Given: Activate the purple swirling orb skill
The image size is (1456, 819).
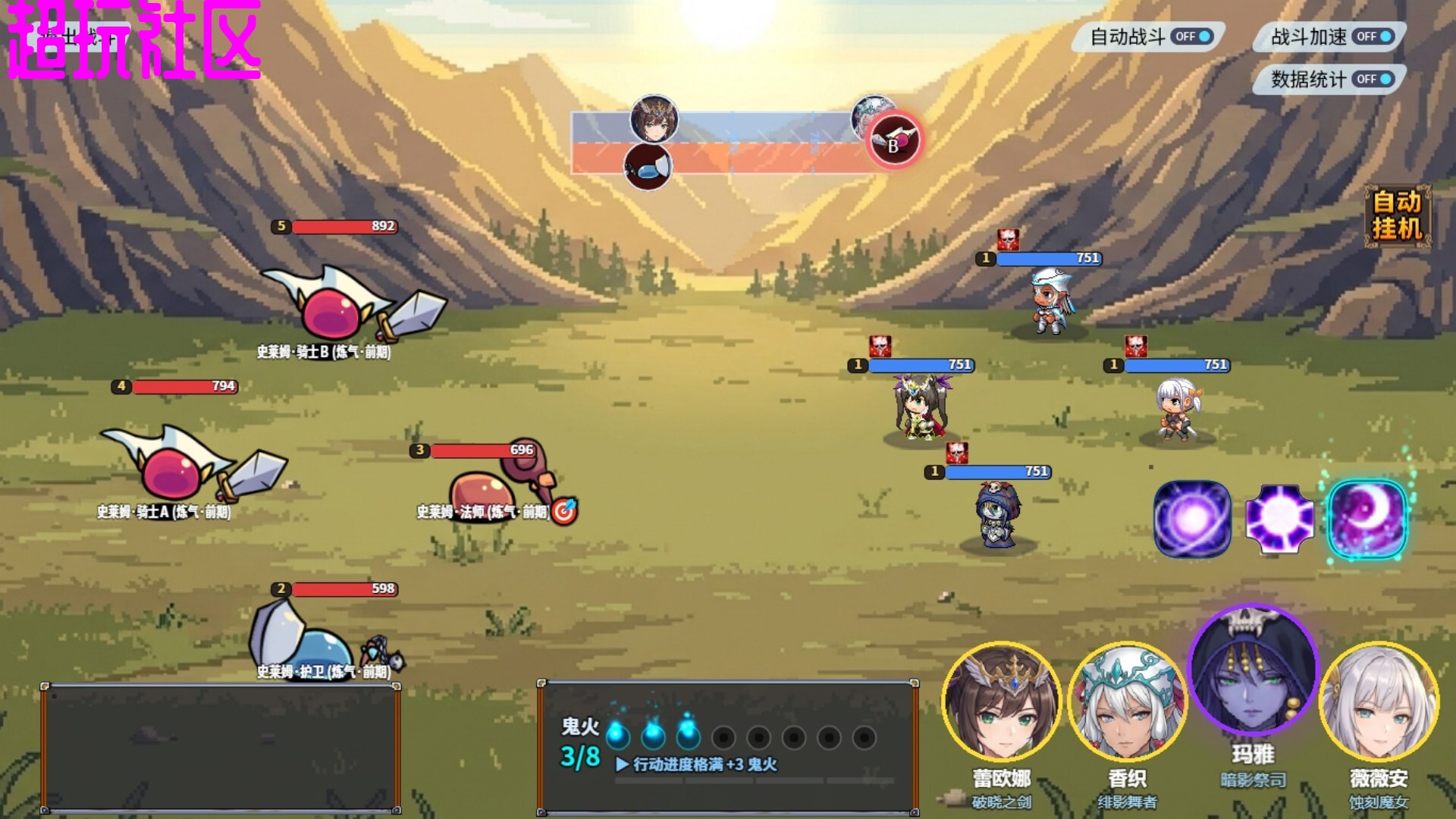Looking at the screenshot, I should pos(1191,519).
